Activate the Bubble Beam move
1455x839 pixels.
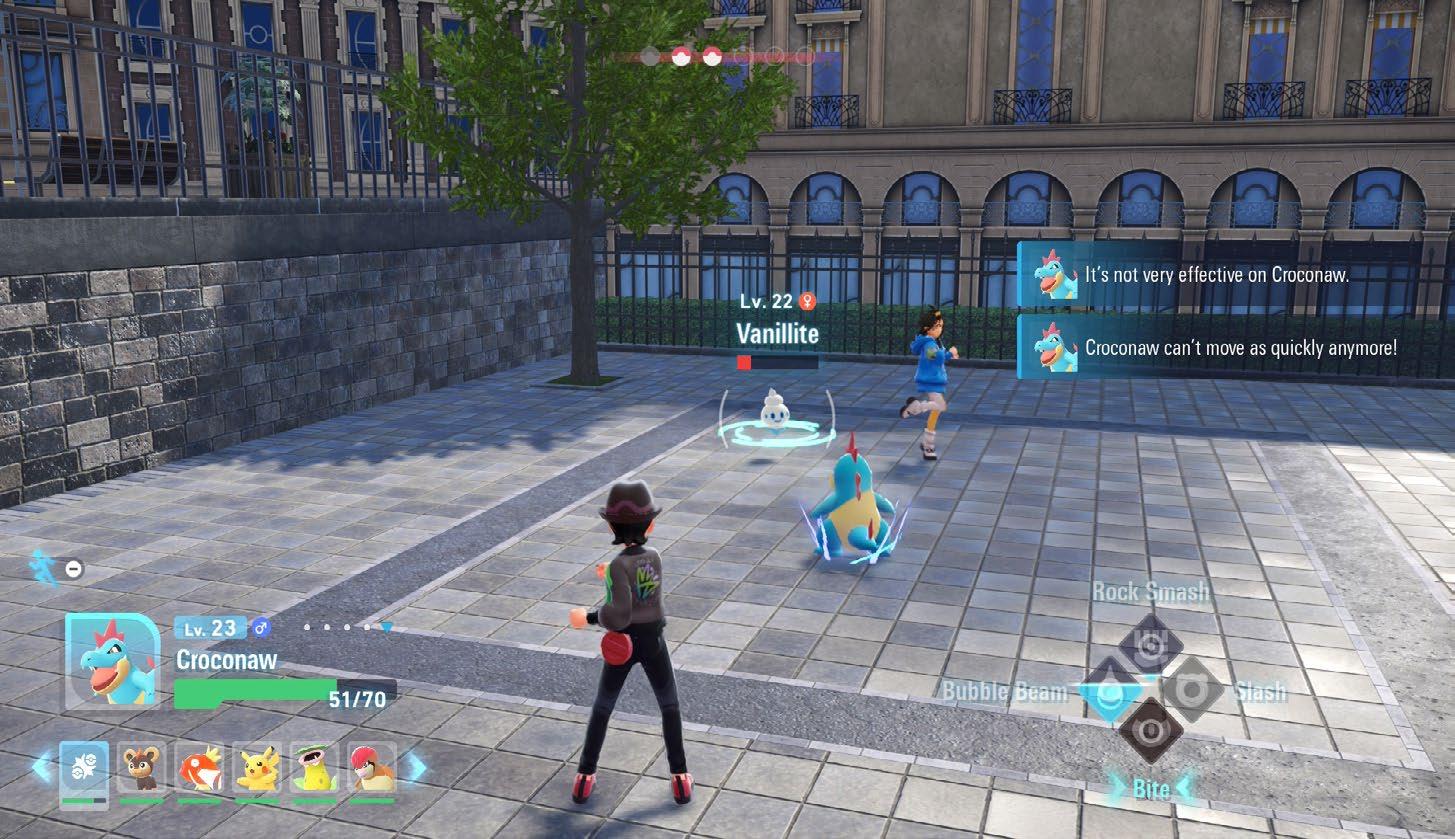pos(1106,691)
